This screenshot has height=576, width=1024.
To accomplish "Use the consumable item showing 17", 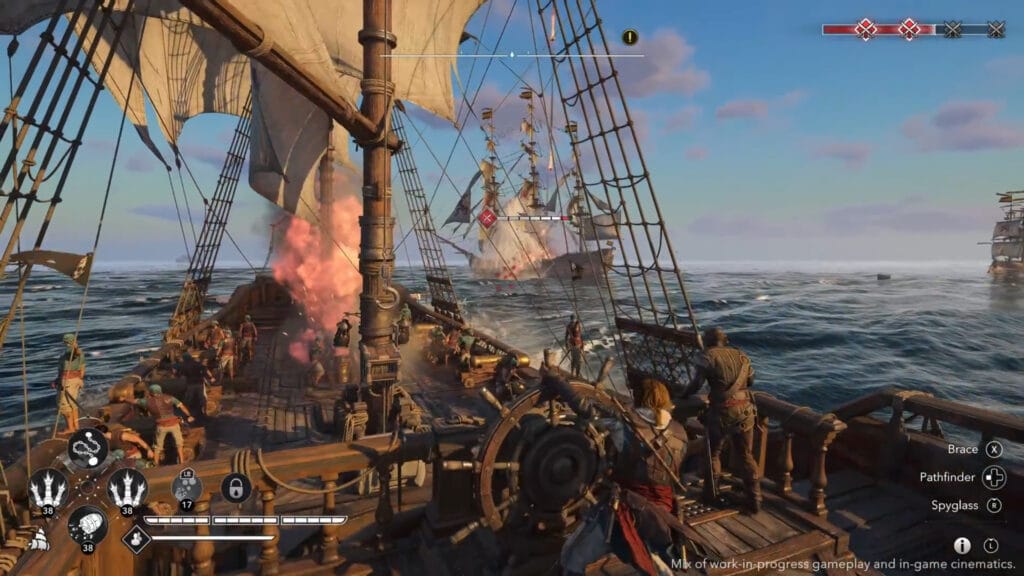I will pyautogui.click(x=186, y=487).
